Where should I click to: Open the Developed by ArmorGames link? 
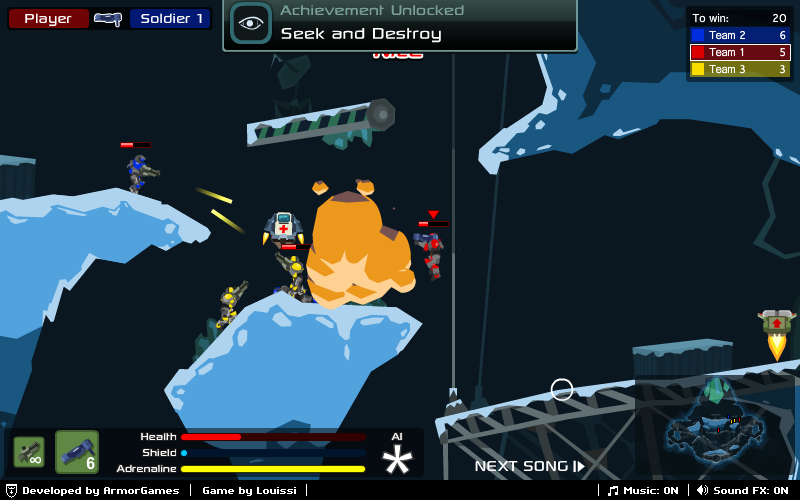pyautogui.click(x=93, y=490)
